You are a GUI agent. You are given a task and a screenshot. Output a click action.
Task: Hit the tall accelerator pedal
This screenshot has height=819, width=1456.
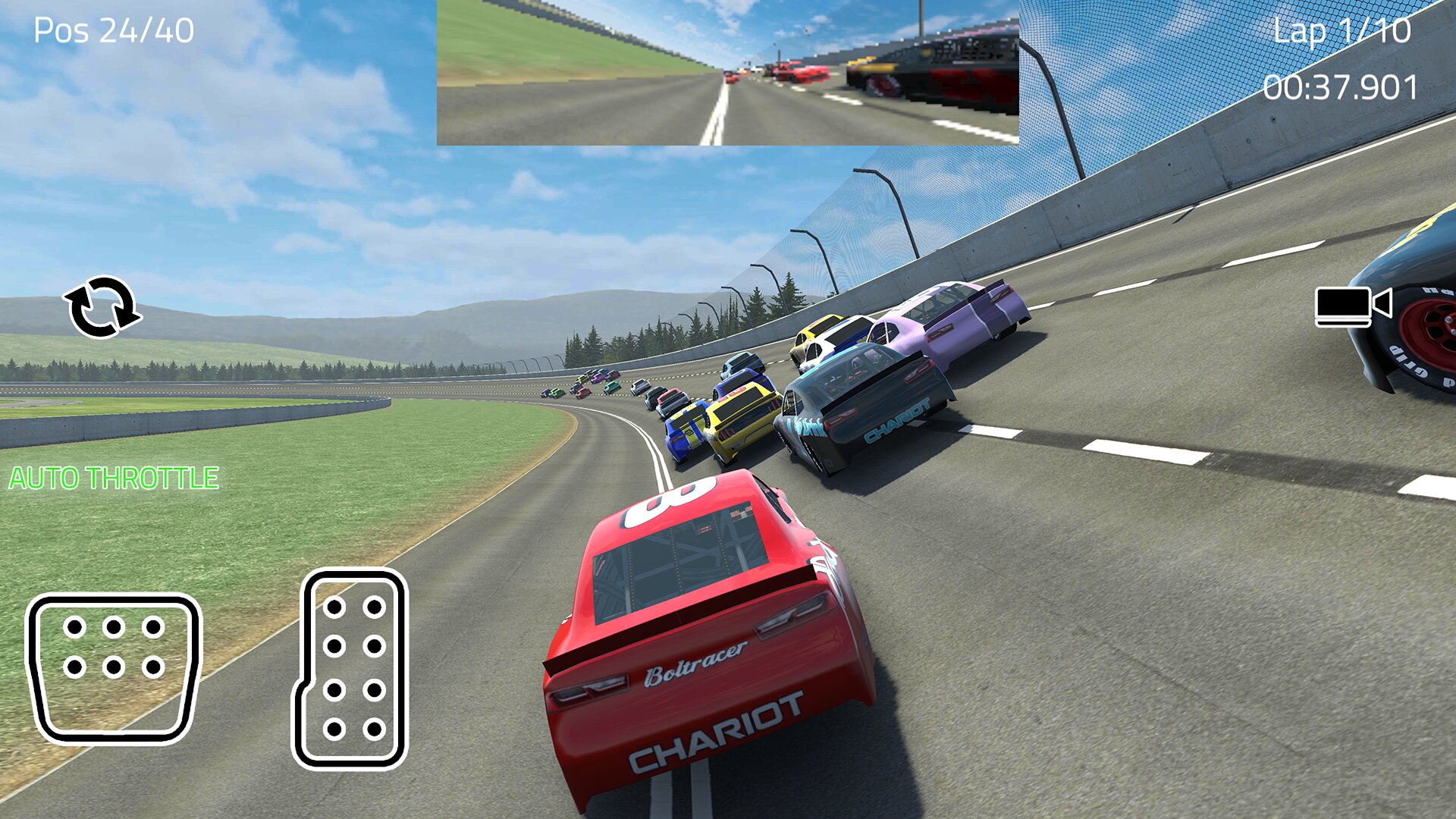click(351, 669)
